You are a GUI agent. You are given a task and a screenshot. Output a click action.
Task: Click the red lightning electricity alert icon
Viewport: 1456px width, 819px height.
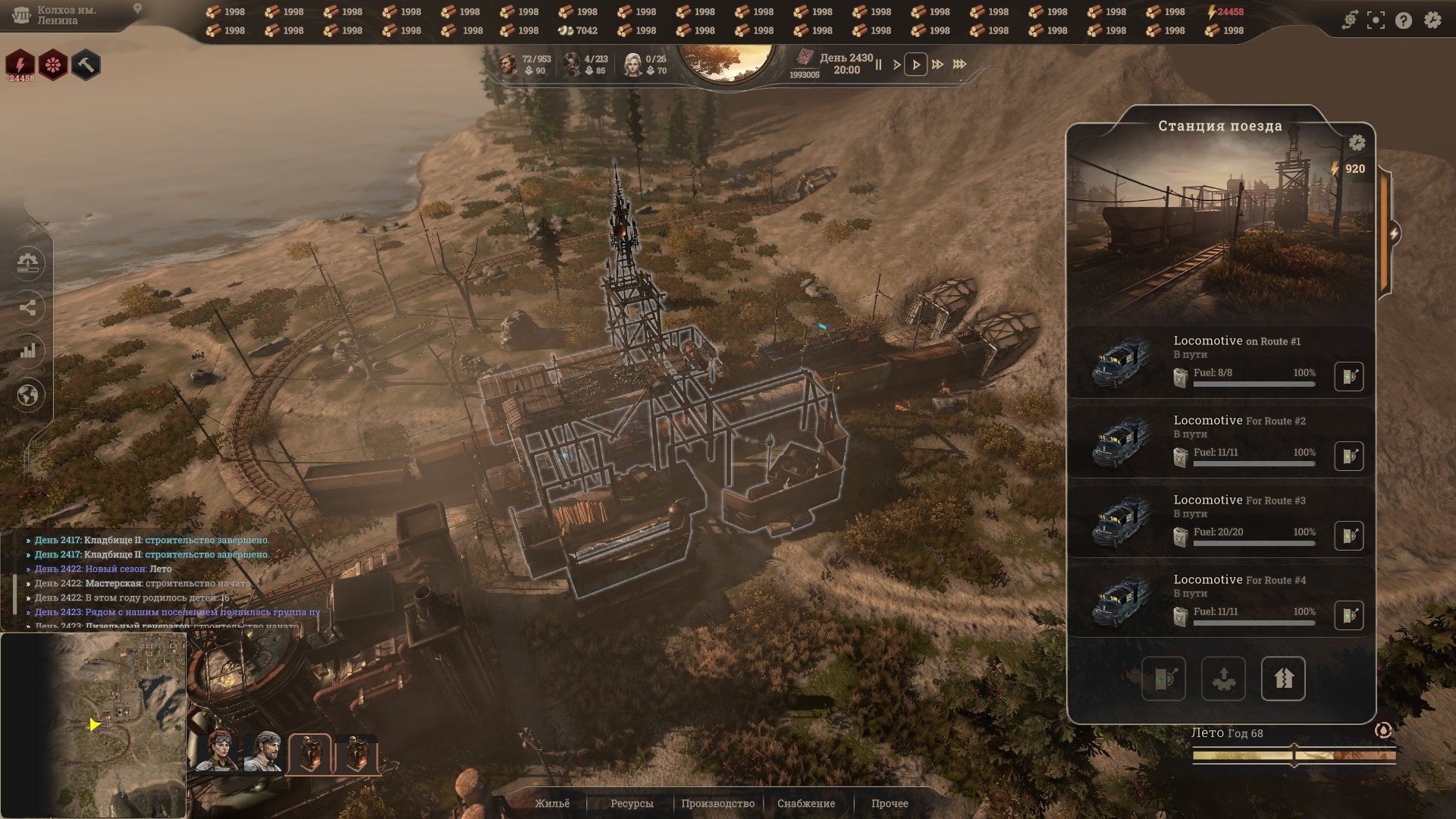pyautogui.click(x=21, y=65)
